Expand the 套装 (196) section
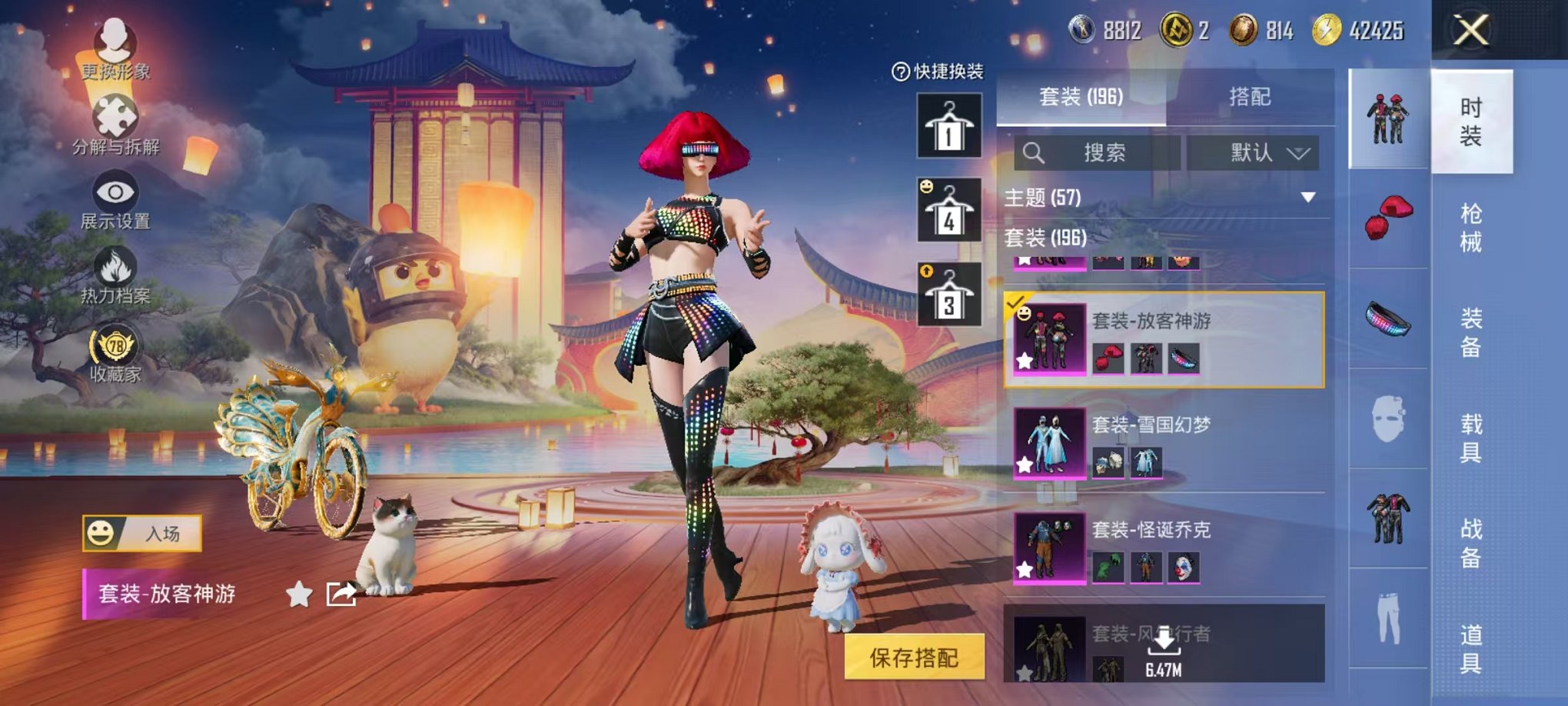The width and height of the screenshot is (1568, 706). (1045, 238)
